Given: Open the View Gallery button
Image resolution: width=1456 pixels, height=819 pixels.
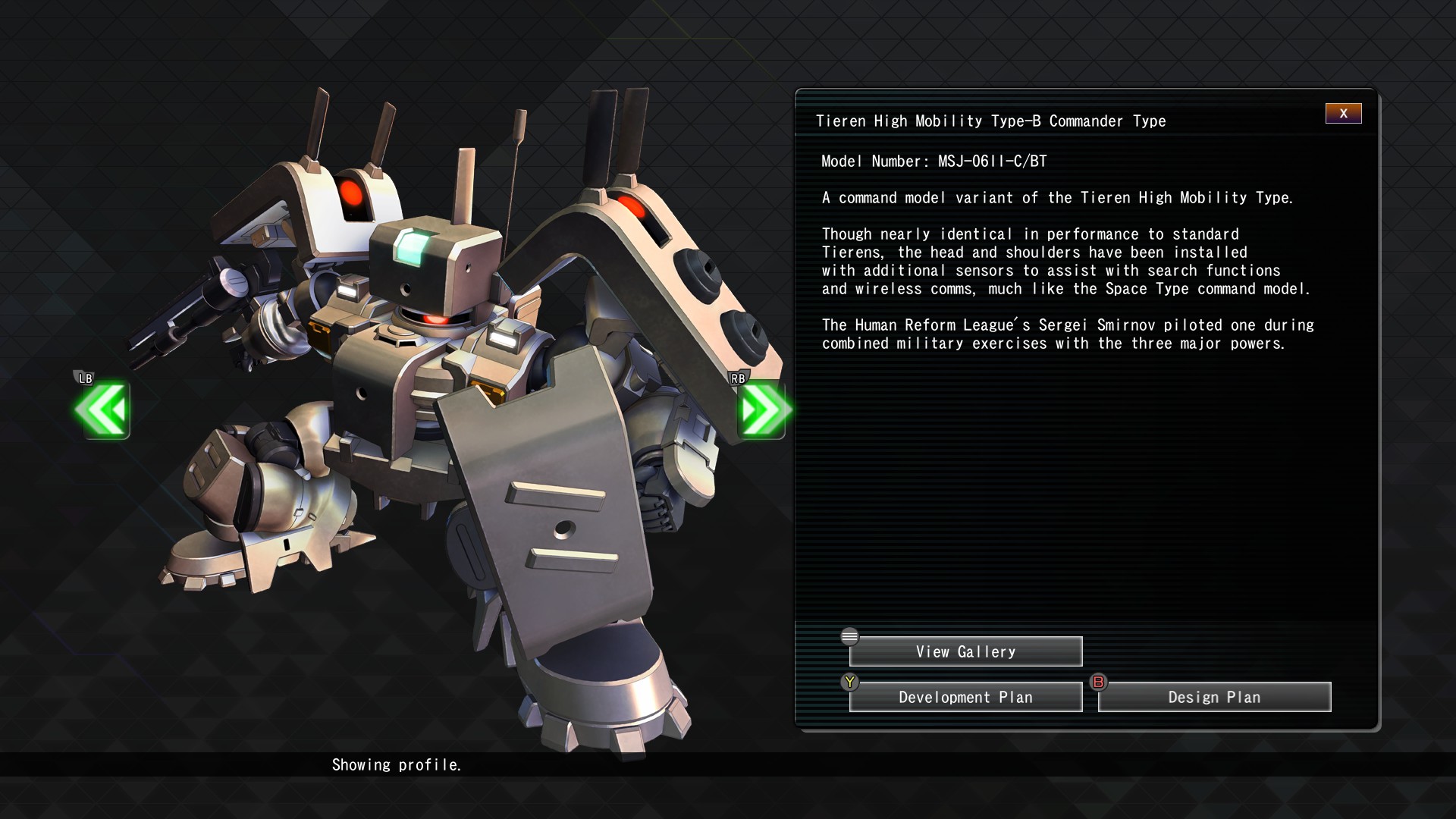Looking at the screenshot, I should click(965, 651).
